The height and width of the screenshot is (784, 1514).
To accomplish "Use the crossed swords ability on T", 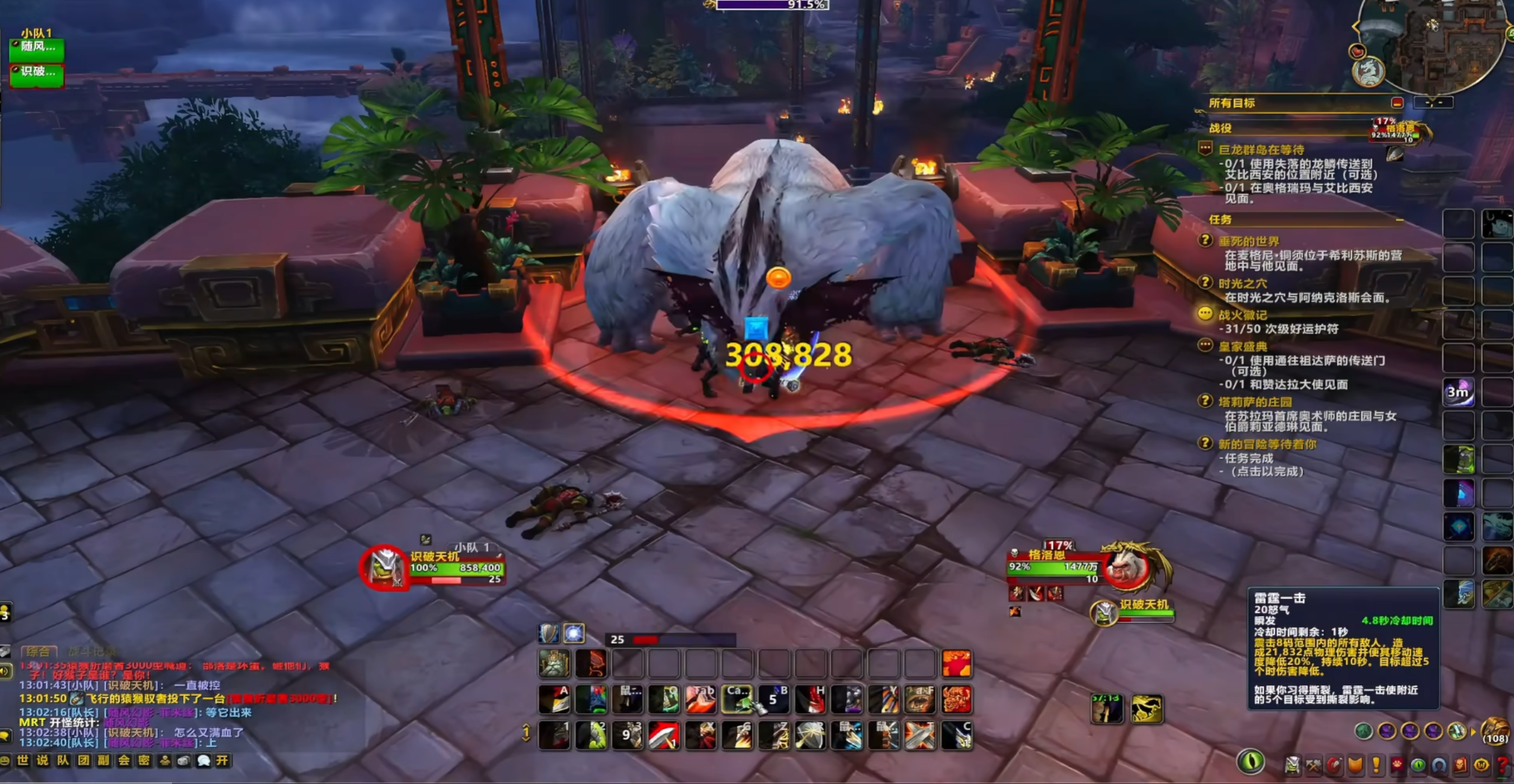I will [x=920, y=736].
